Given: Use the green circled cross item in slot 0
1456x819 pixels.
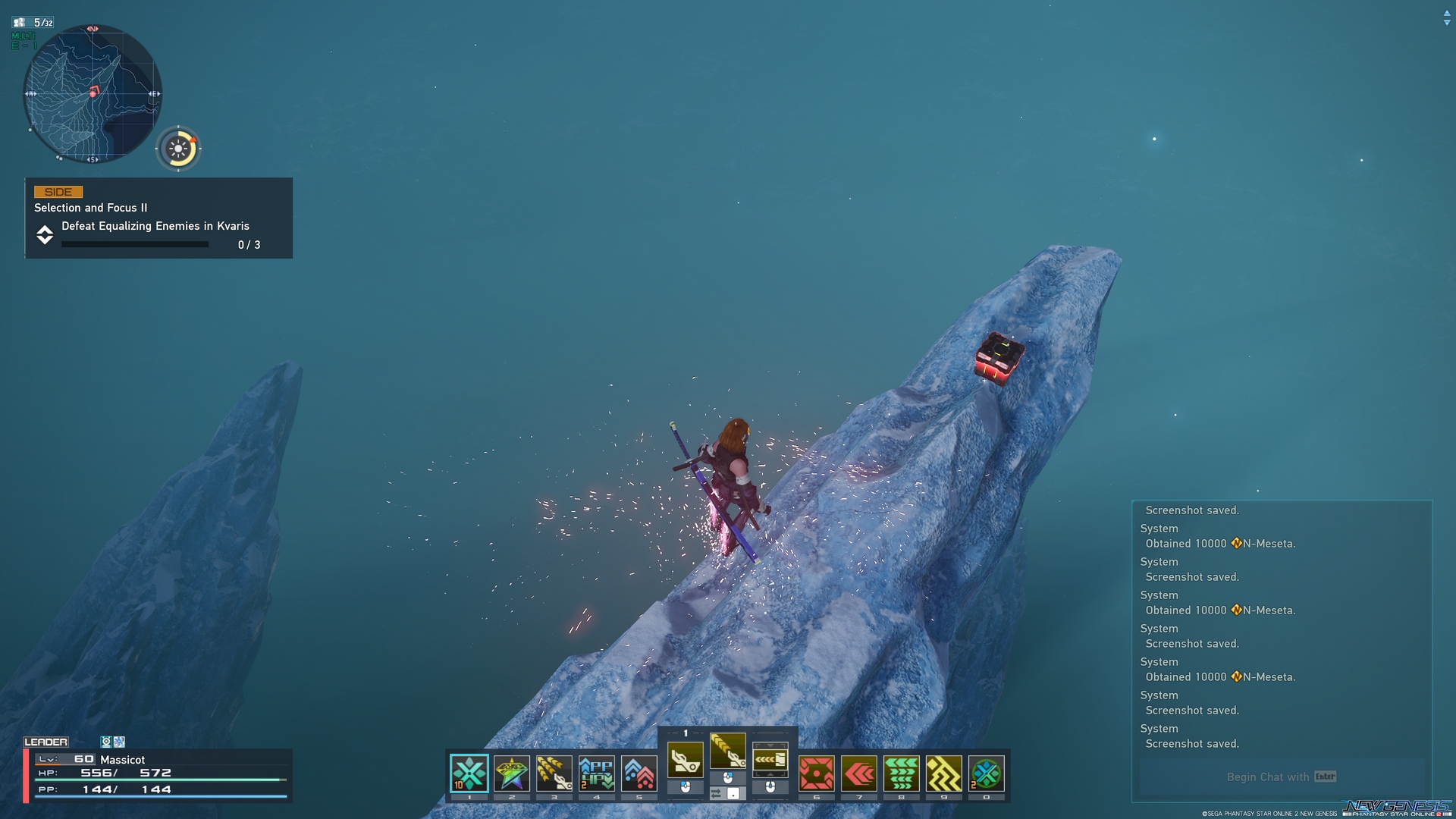Looking at the screenshot, I should pyautogui.click(x=987, y=773).
